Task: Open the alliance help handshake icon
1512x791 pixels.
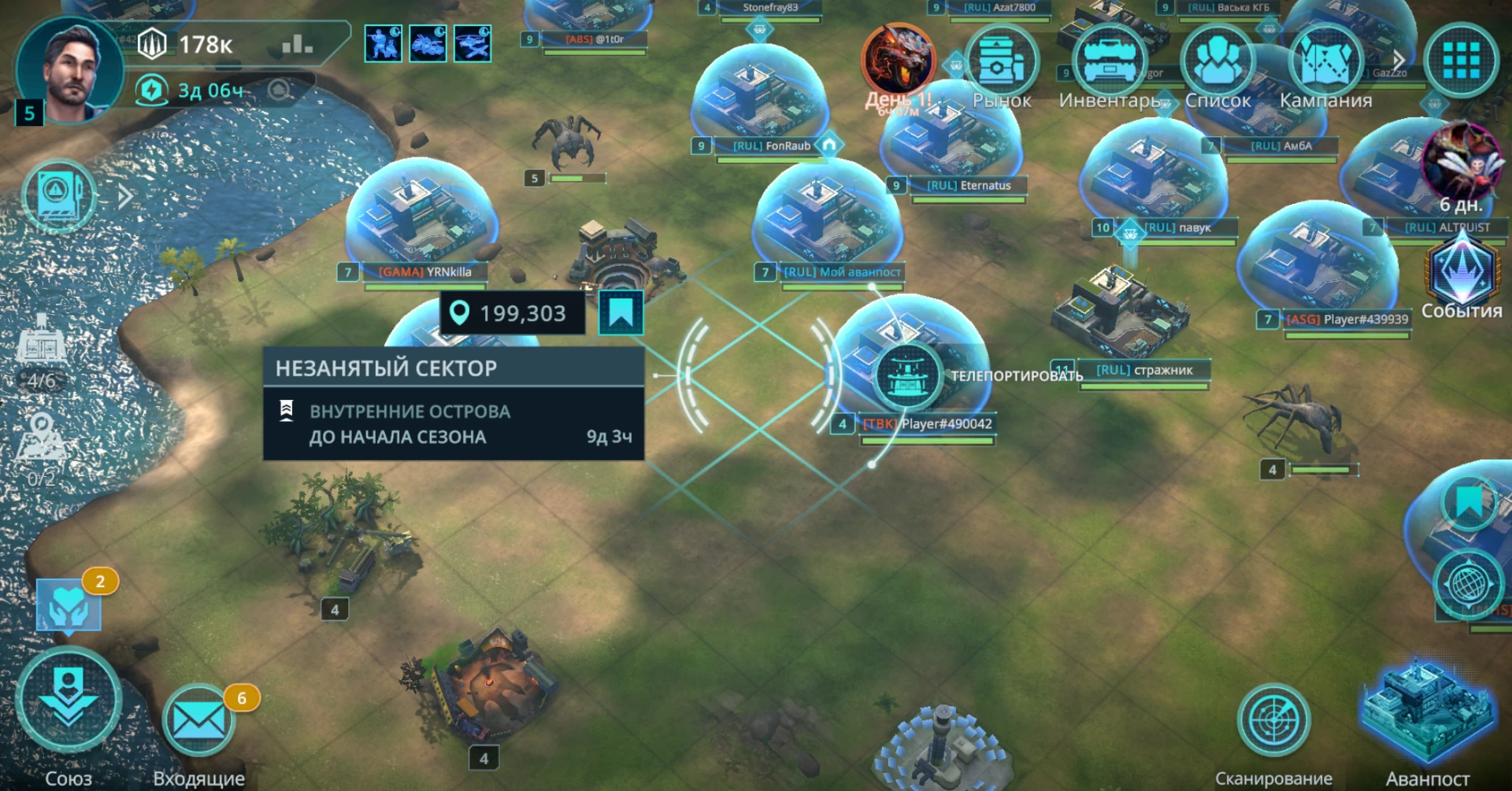Action: tap(69, 606)
